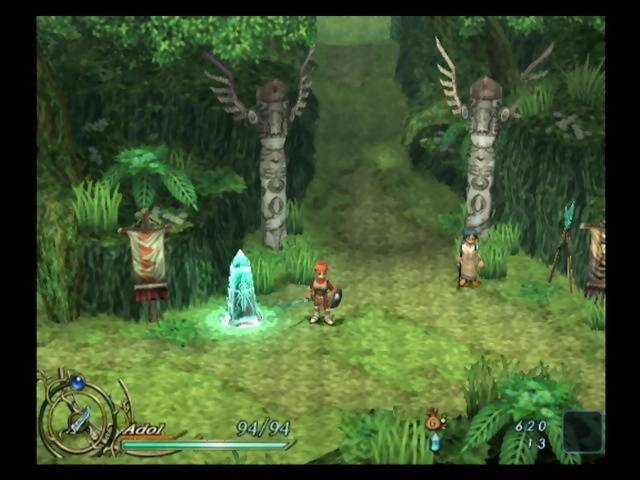Select the blue orb on sword emblem
Viewport: 640px width, 480px height.
coord(77,382)
